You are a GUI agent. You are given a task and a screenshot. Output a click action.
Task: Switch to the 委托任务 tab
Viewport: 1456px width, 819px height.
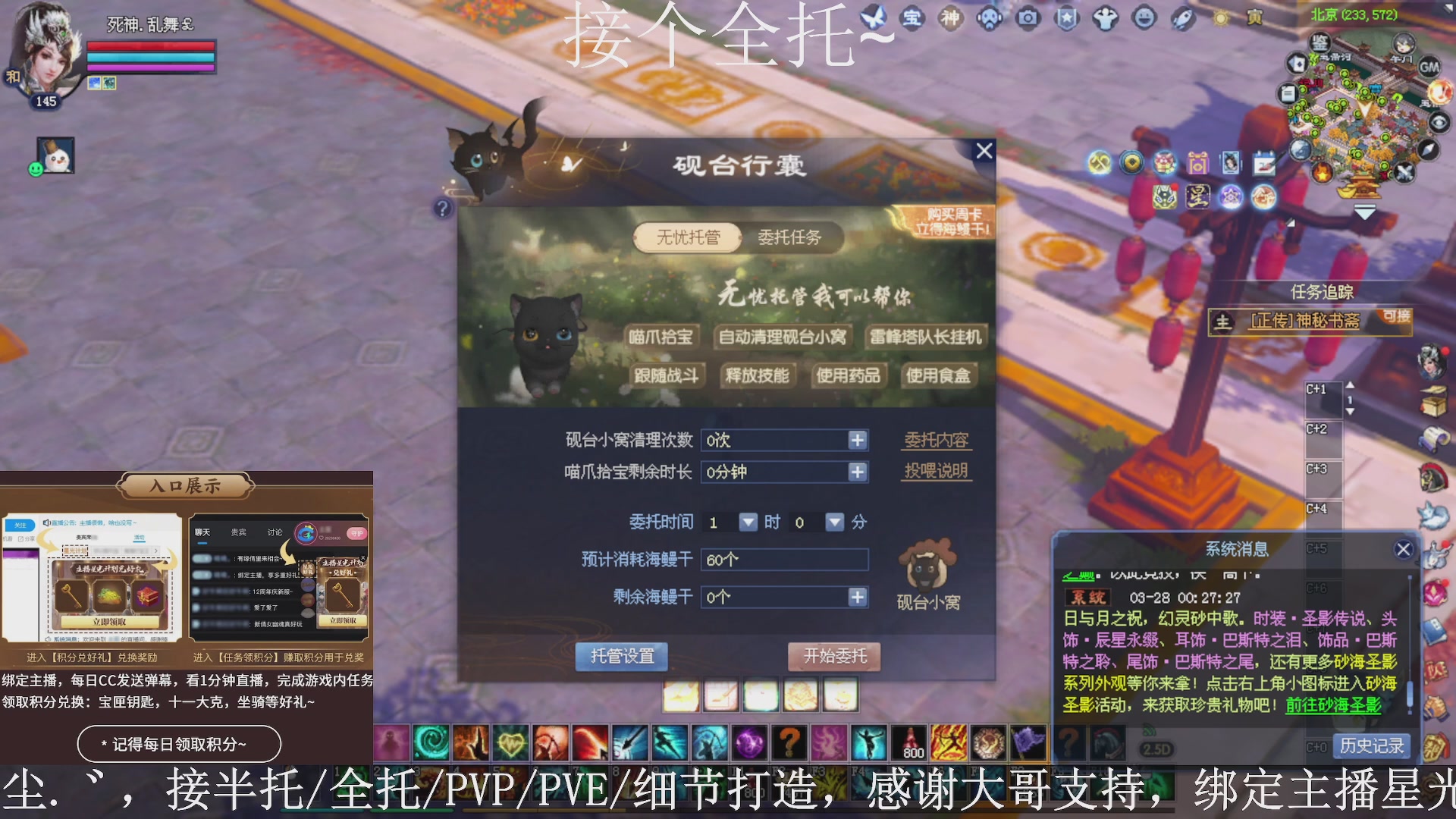click(791, 237)
